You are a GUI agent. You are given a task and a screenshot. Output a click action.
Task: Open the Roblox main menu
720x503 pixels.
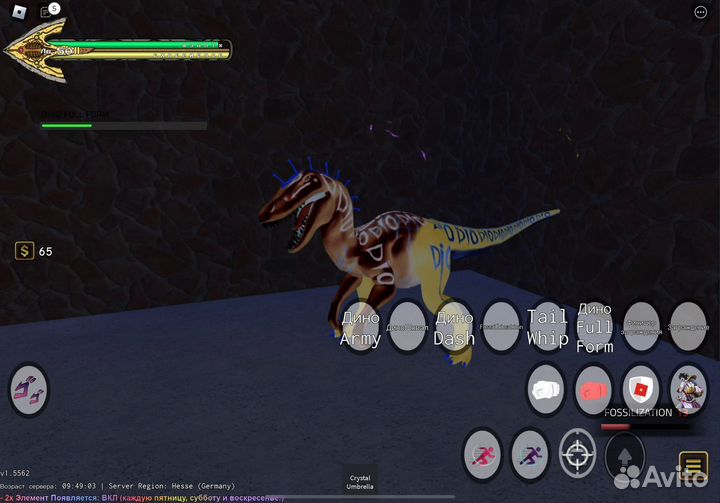[x=19, y=13]
